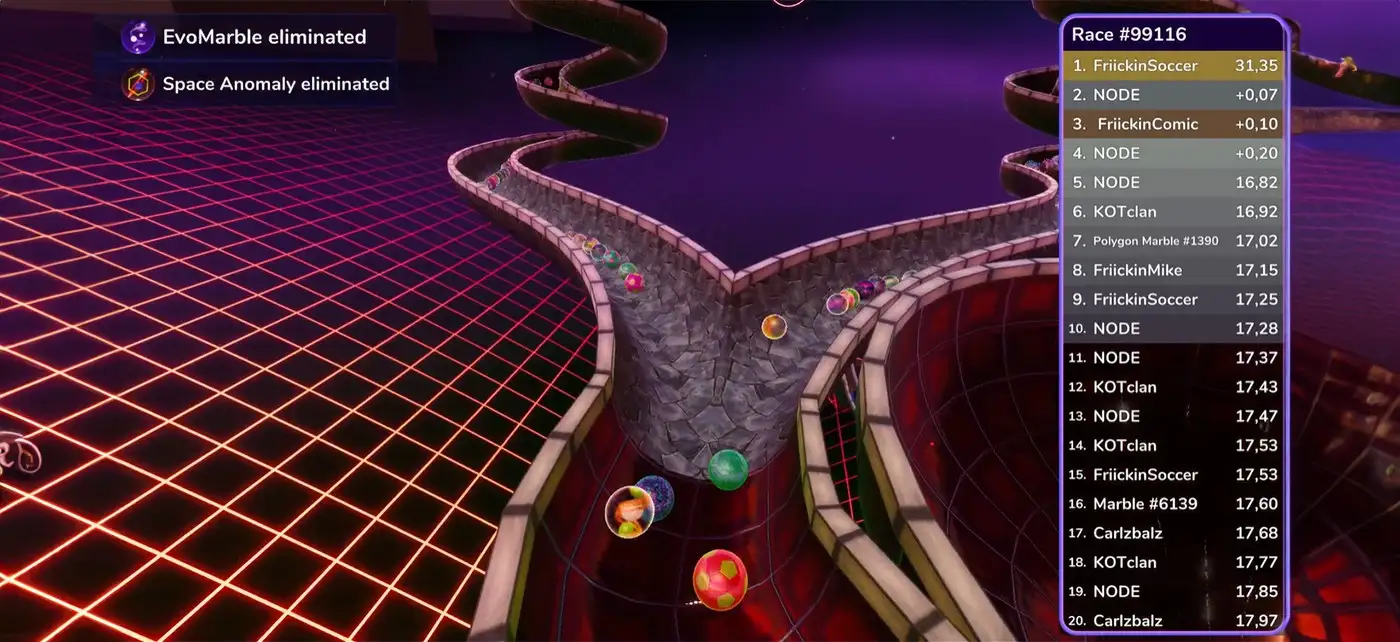The image size is (1400, 642).
Task: Select the first-place FriickinSoccer leaderboard row
Action: [1172, 66]
